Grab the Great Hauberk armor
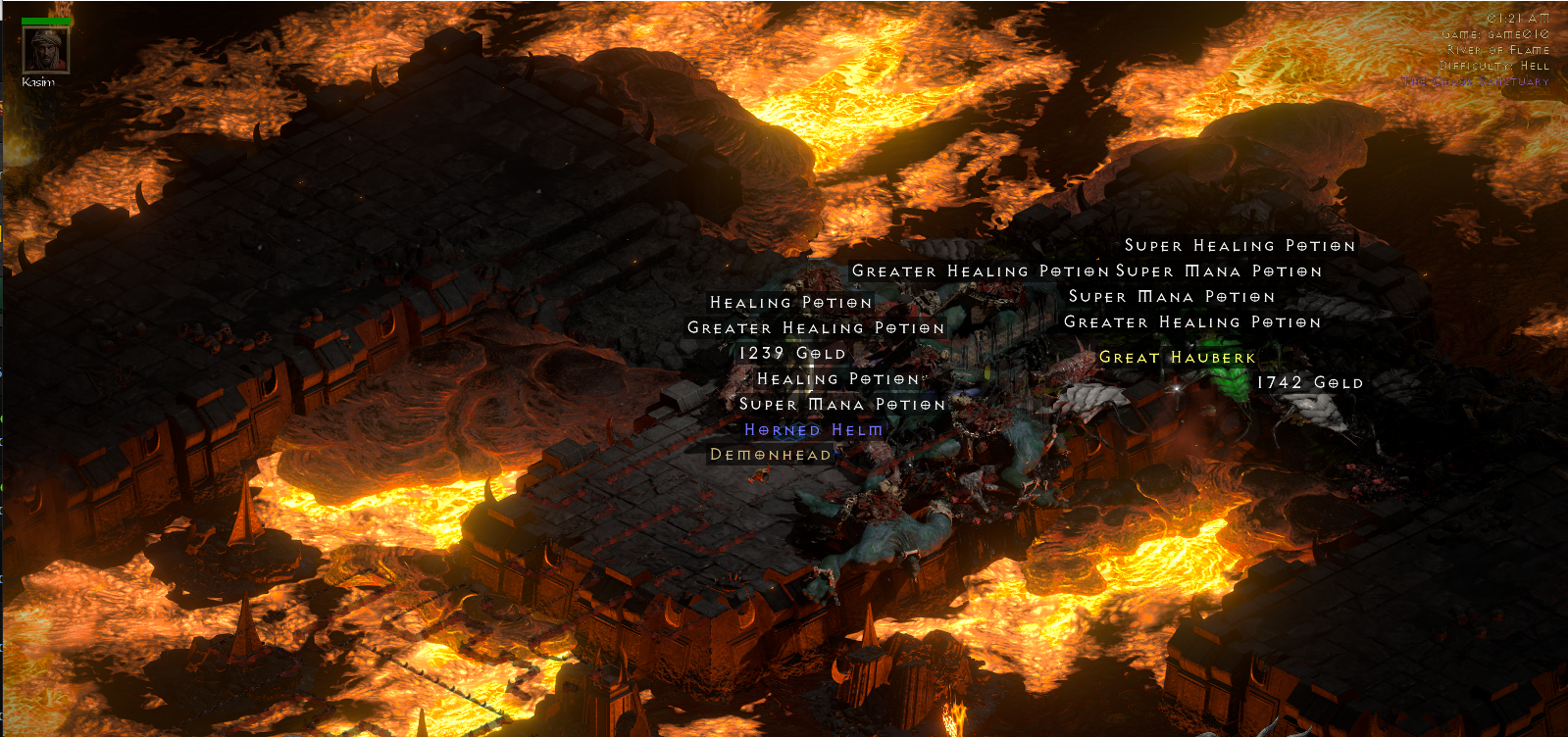1568x737 pixels. (x=1179, y=358)
